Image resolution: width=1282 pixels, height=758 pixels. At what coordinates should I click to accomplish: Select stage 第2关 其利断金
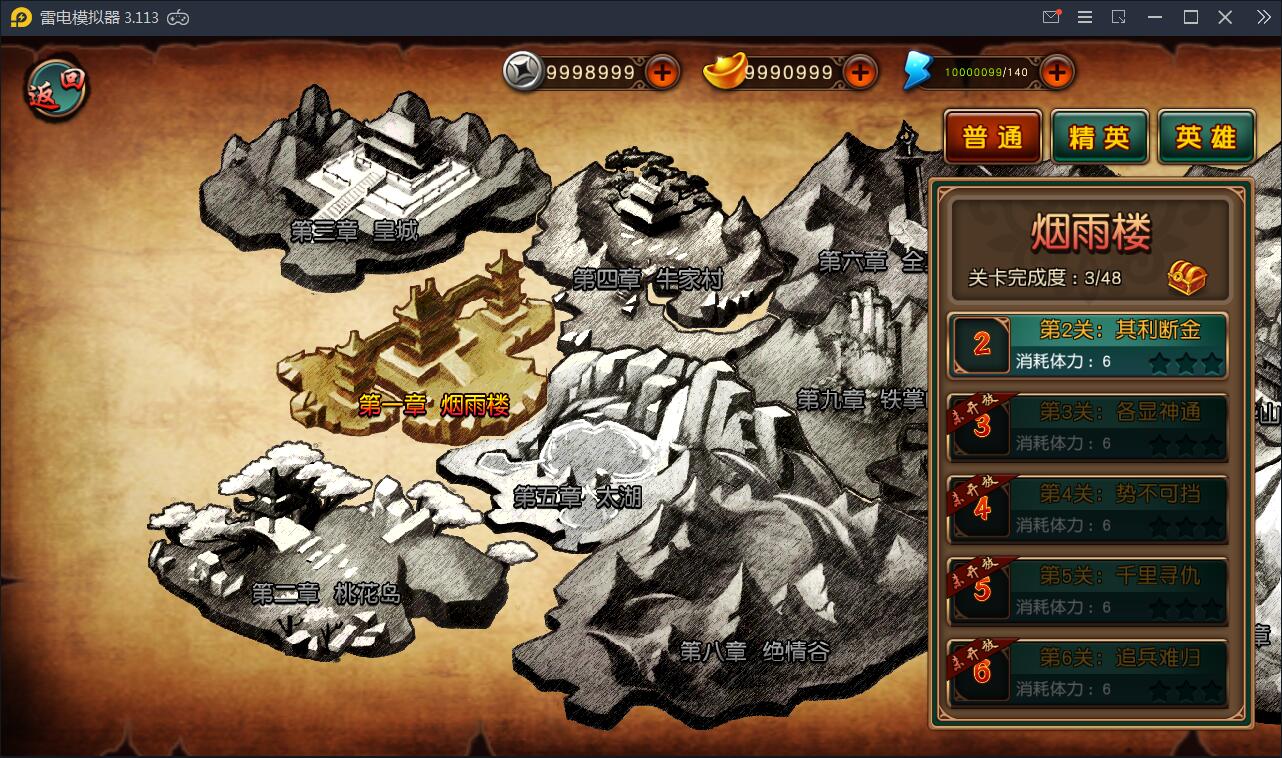point(1088,346)
